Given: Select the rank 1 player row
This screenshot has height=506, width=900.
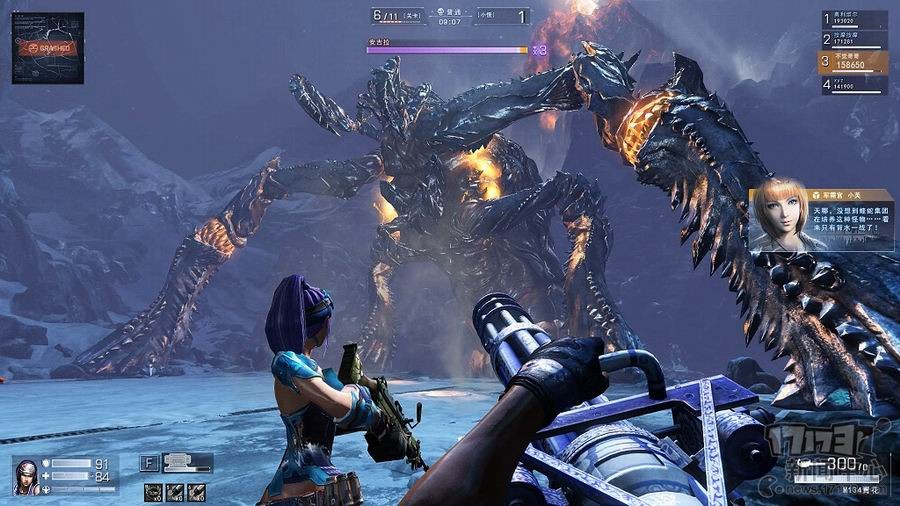Looking at the screenshot, I should (854, 19).
